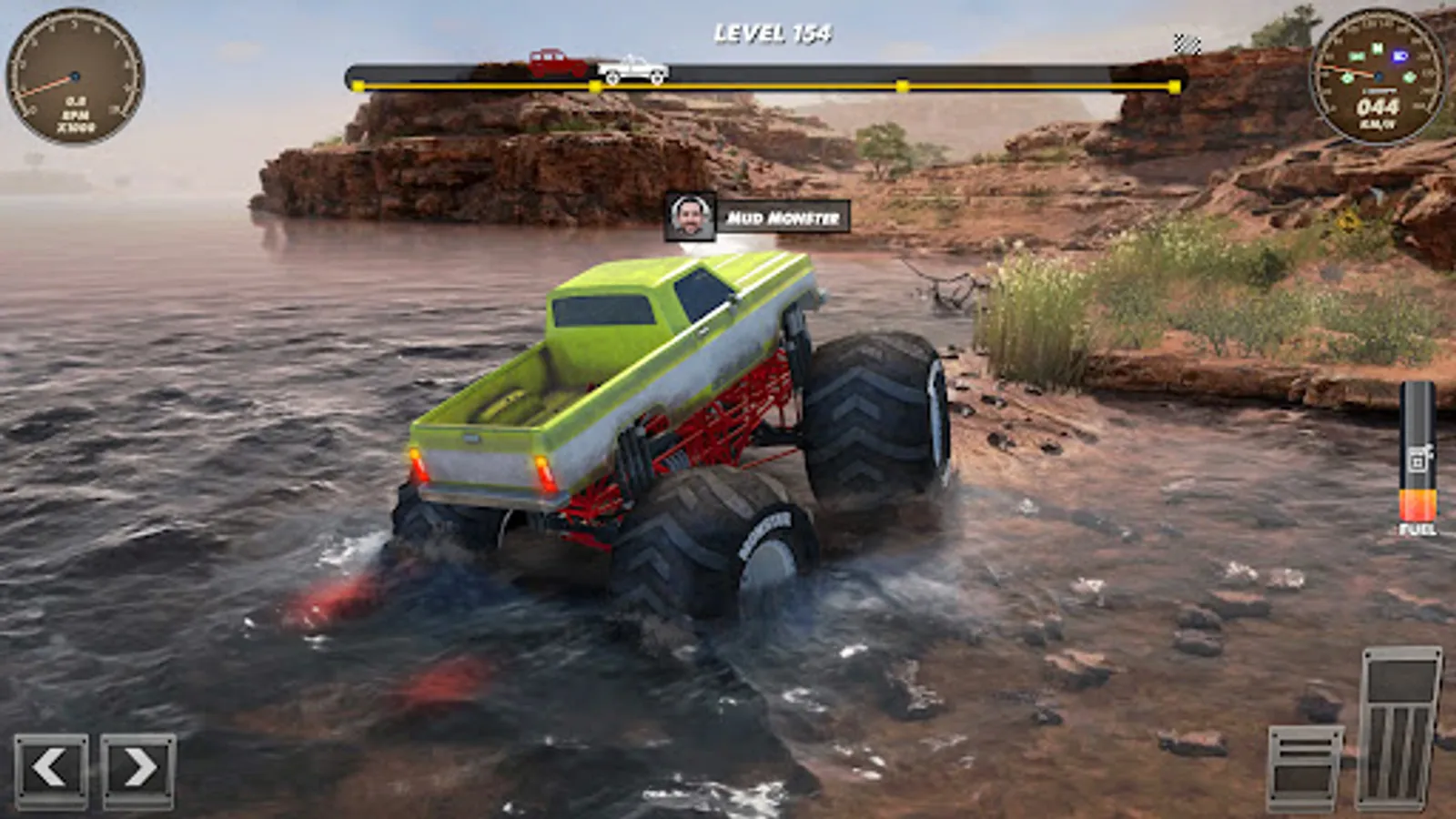Click the right green arrow indicator inside speedometer
This screenshot has width=1456, height=819.
click(x=1410, y=77)
